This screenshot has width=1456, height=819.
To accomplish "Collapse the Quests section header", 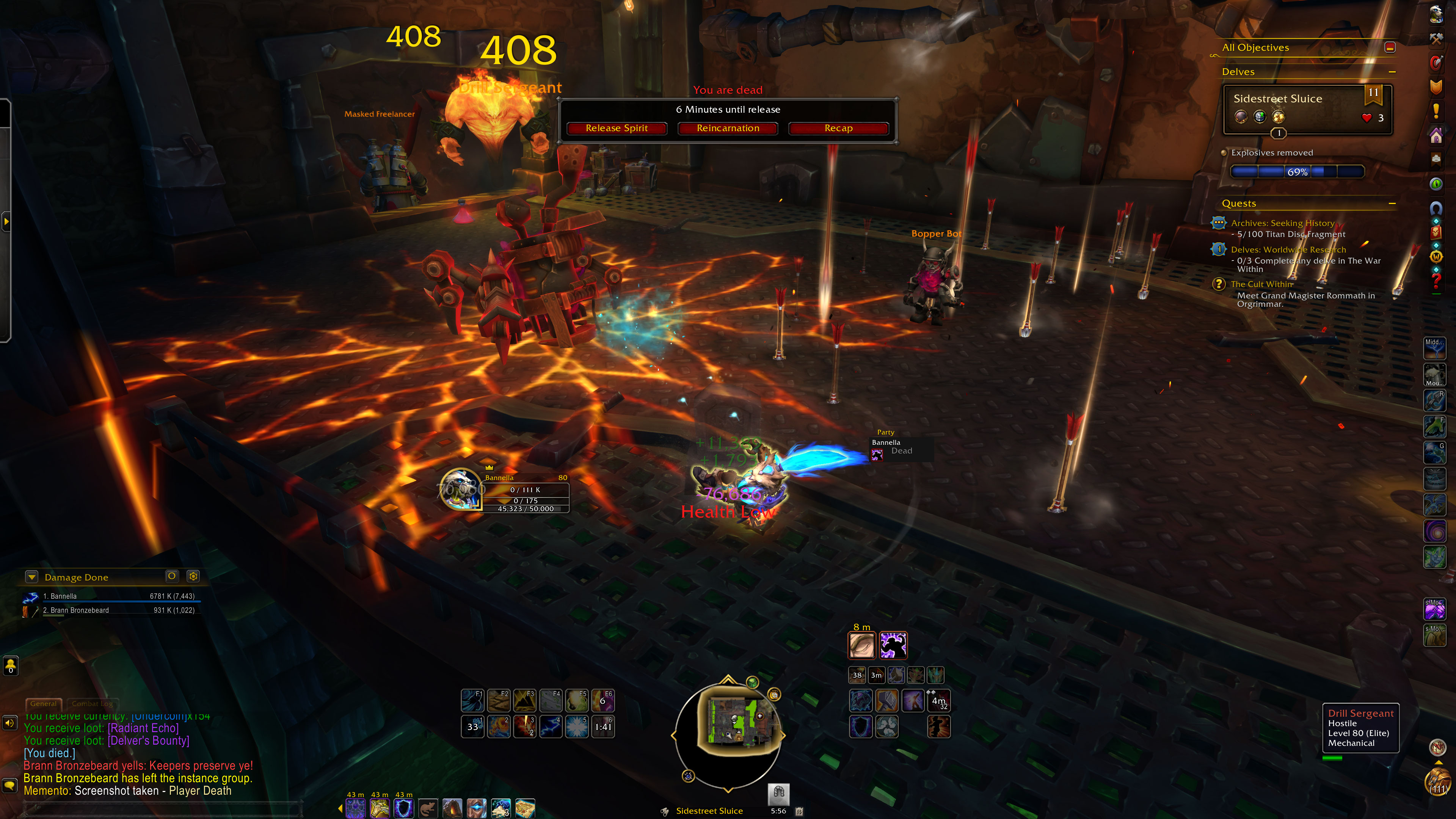I will pyautogui.click(x=1392, y=204).
